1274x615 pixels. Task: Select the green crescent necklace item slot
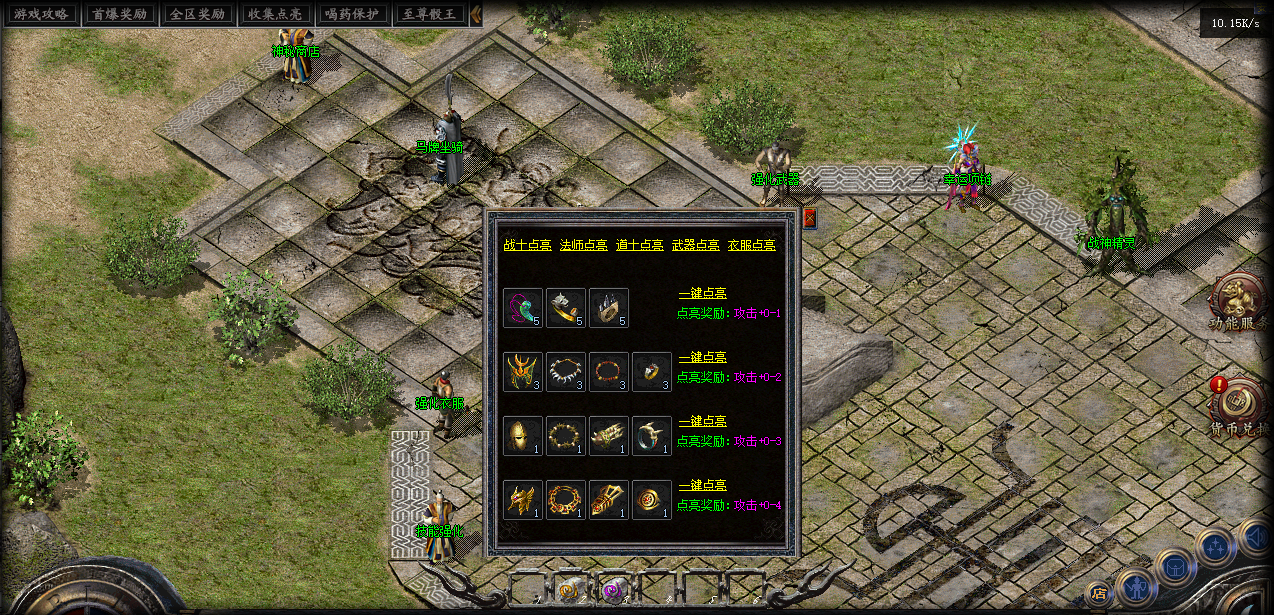click(x=523, y=308)
